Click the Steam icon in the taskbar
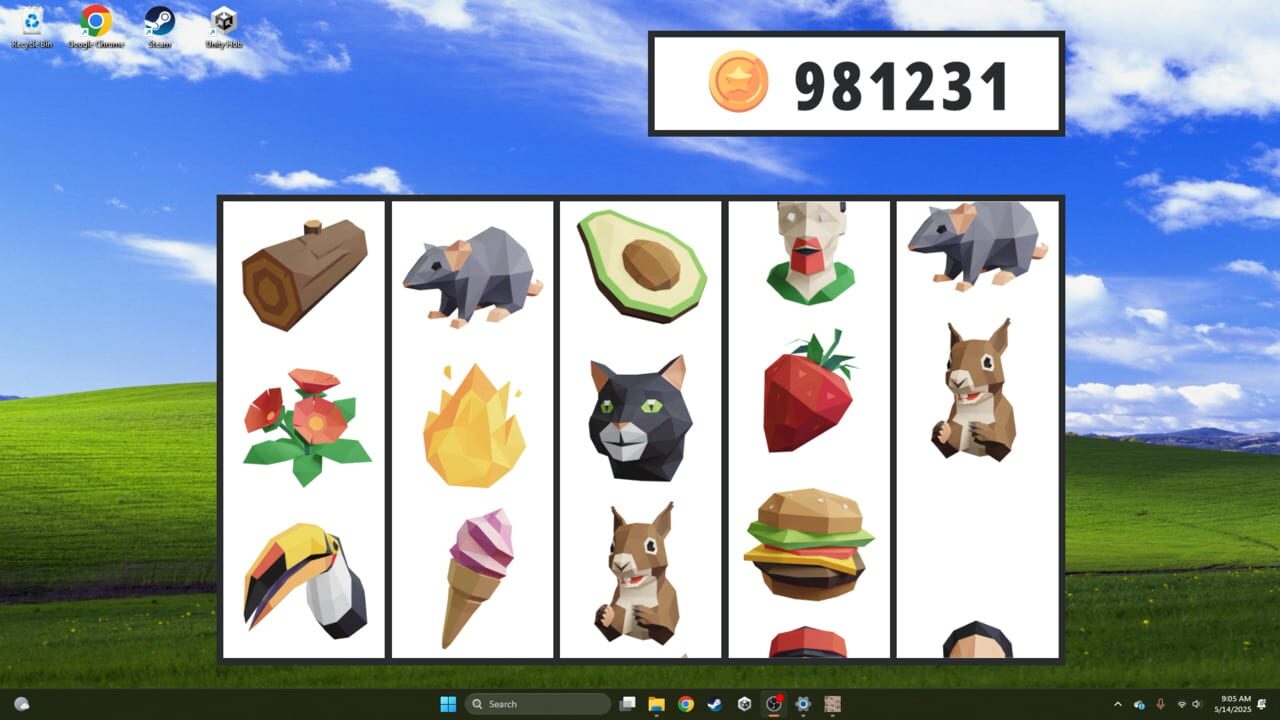1280x720 pixels. (713, 703)
